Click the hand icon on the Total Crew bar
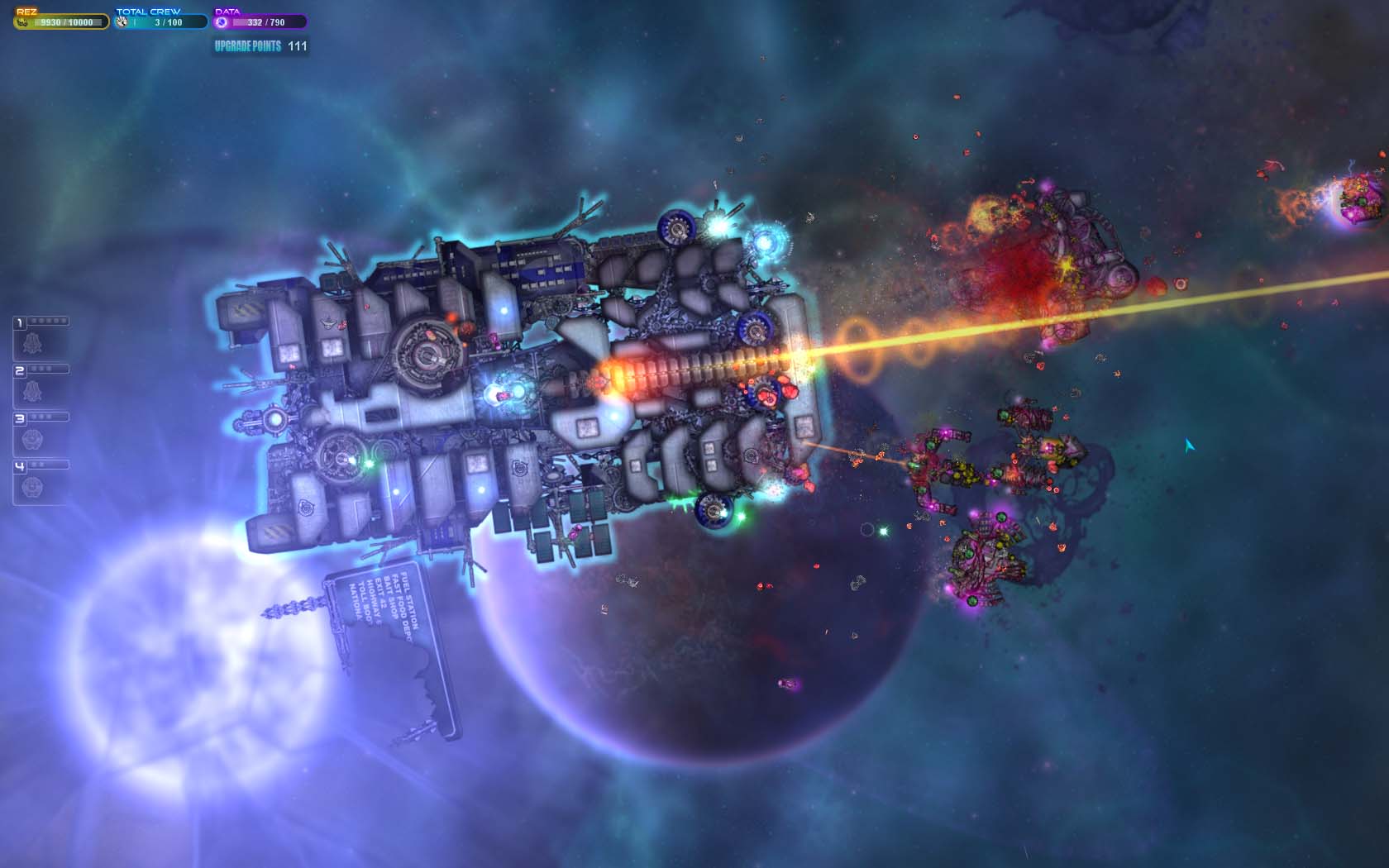The image size is (1389, 868). coord(121,22)
